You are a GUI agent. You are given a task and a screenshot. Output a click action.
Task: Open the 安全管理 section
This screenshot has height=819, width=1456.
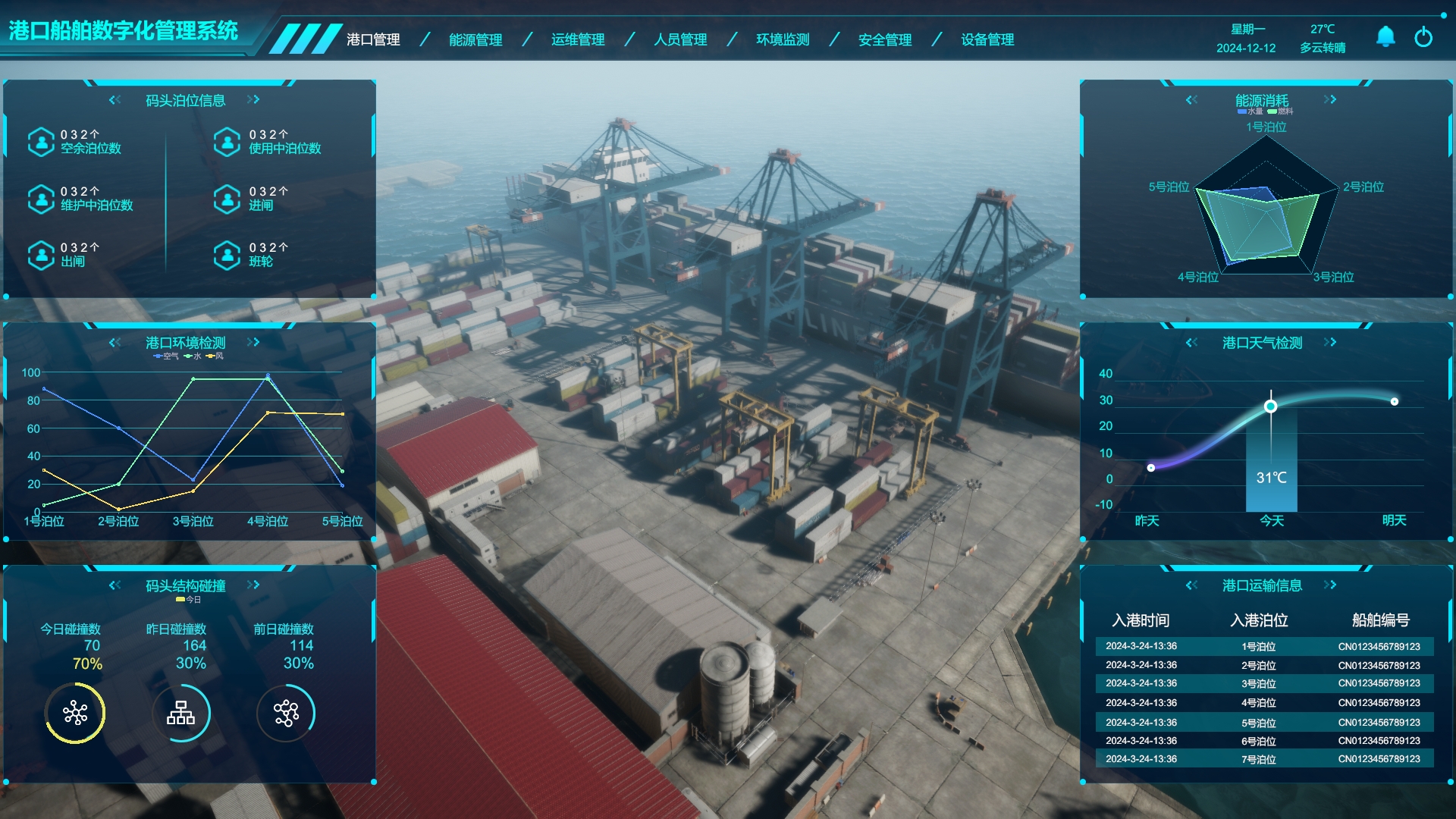pyautogui.click(x=885, y=39)
